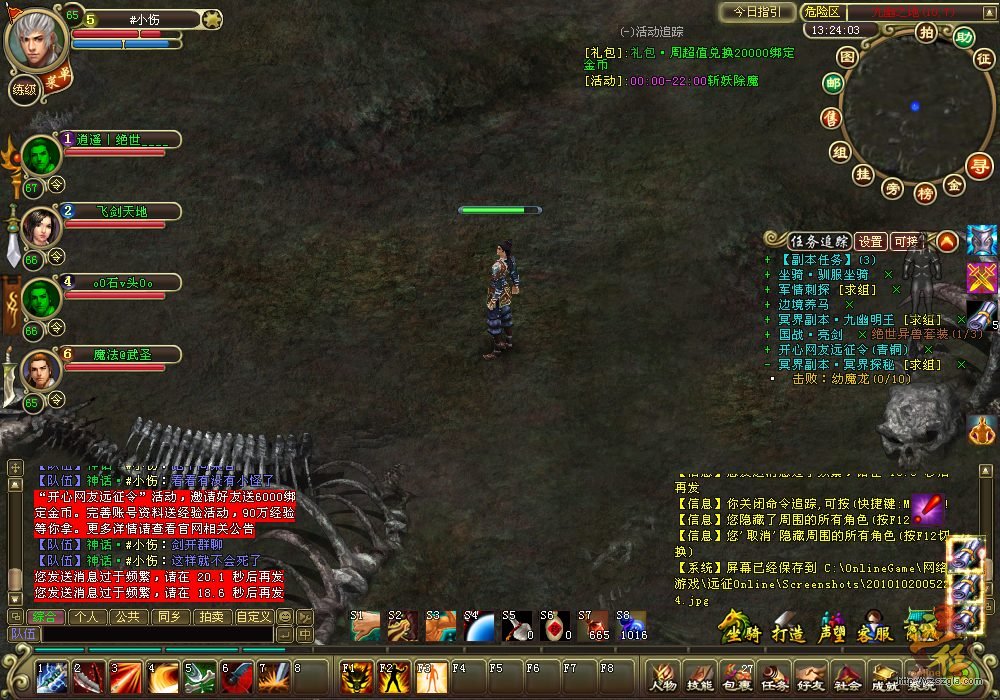The image size is (1000, 700).
Task: Select the 军情刺探 quest entry
Action: [813, 289]
